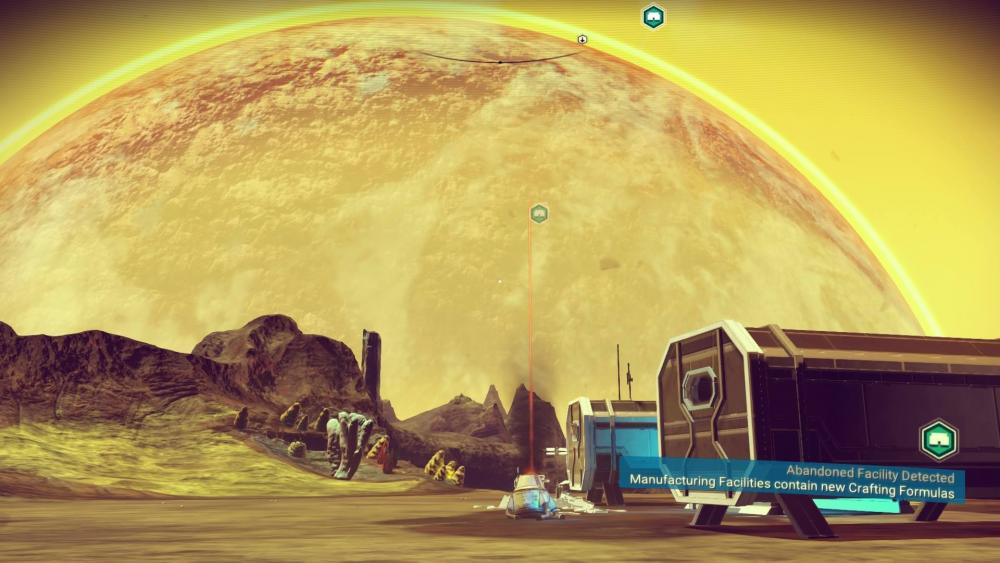
Task: Select the small white down-arrow marker on the planet rim
Action: click(583, 40)
